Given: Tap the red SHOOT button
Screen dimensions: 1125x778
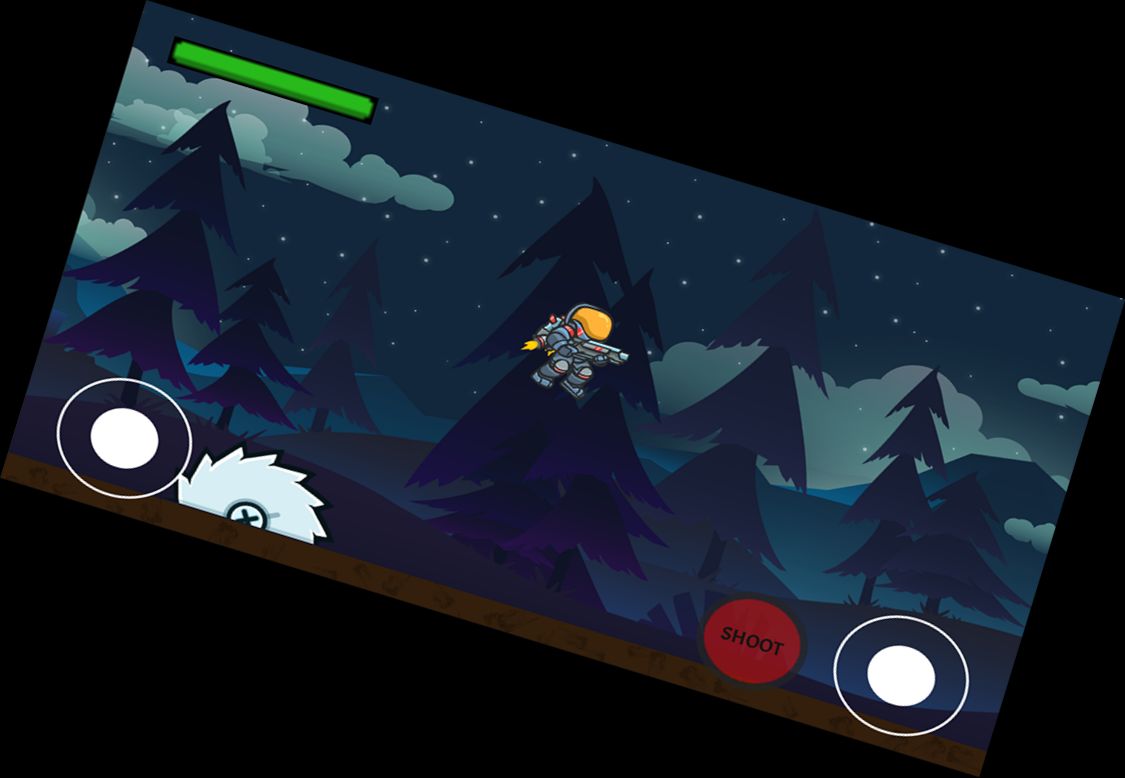Looking at the screenshot, I should [x=751, y=641].
